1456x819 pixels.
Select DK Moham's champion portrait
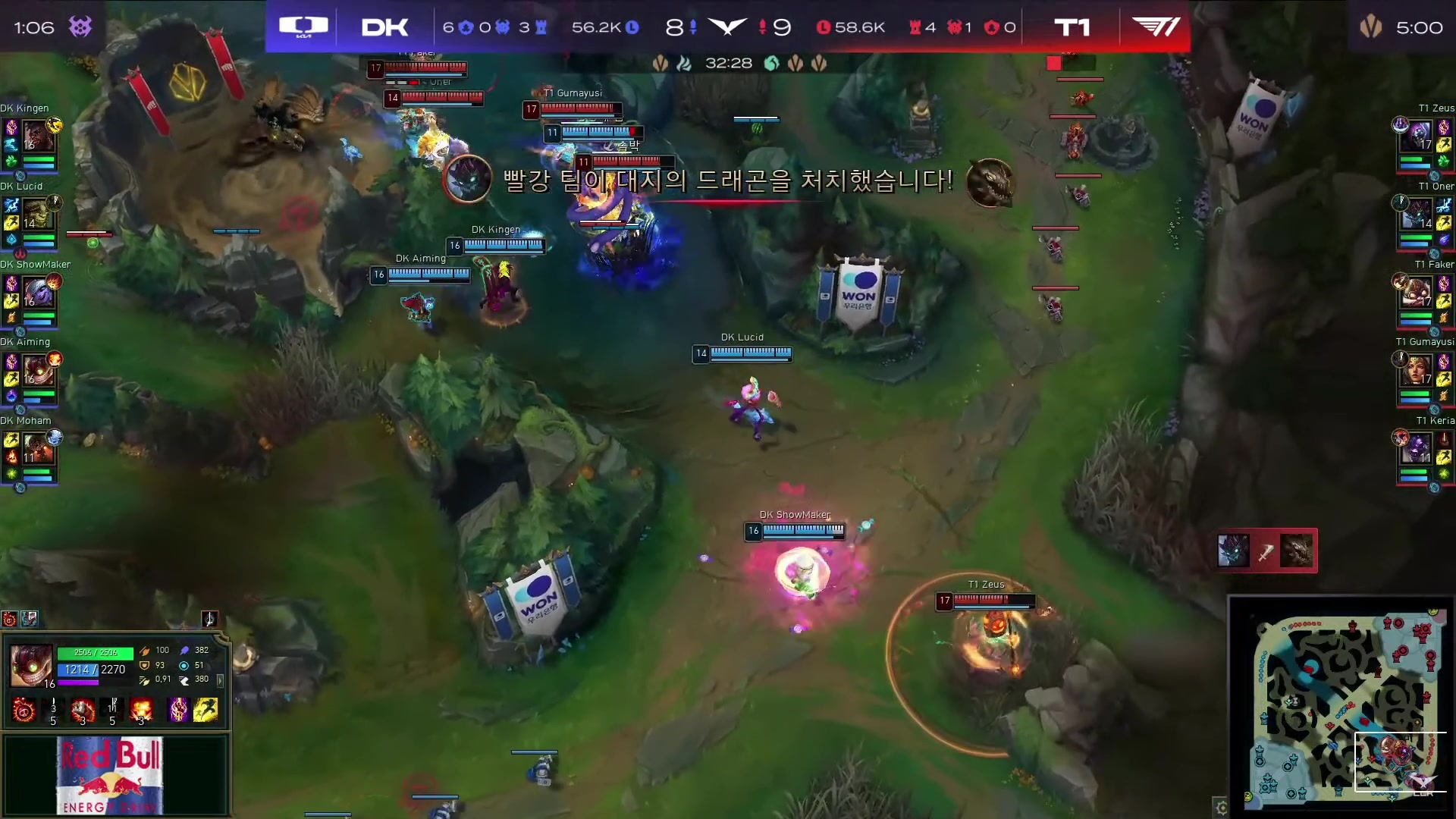coord(37,450)
